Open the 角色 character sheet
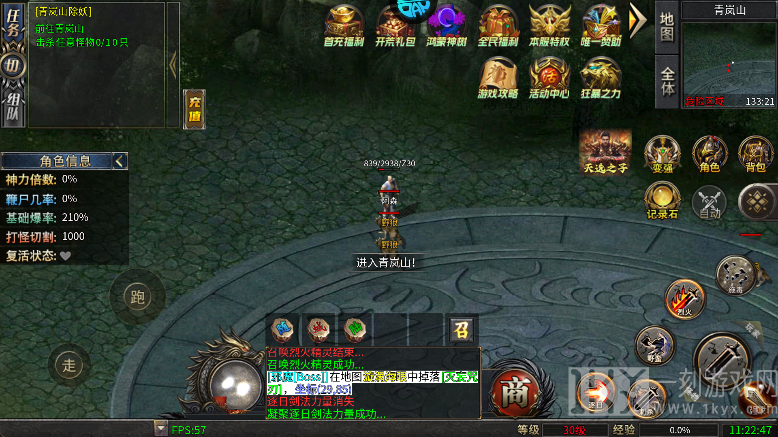 tap(709, 153)
